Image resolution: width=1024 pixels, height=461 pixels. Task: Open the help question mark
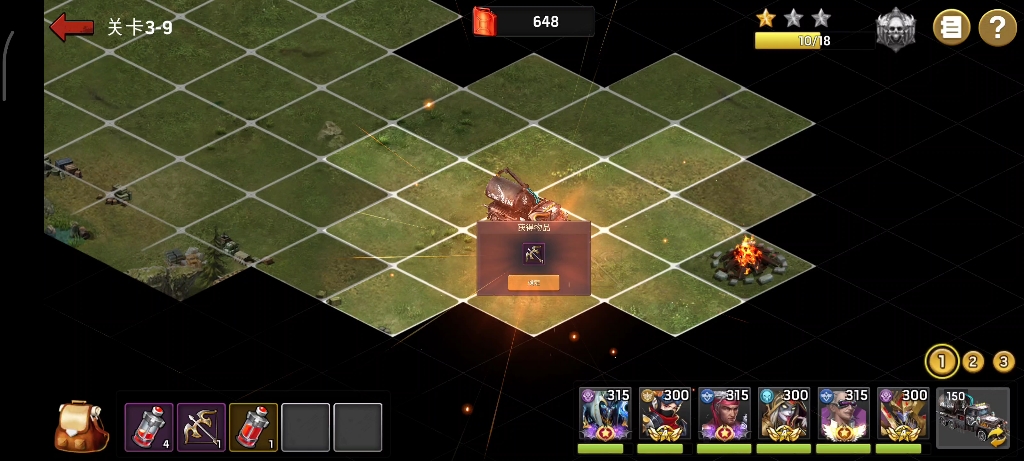click(x=996, y=27)
